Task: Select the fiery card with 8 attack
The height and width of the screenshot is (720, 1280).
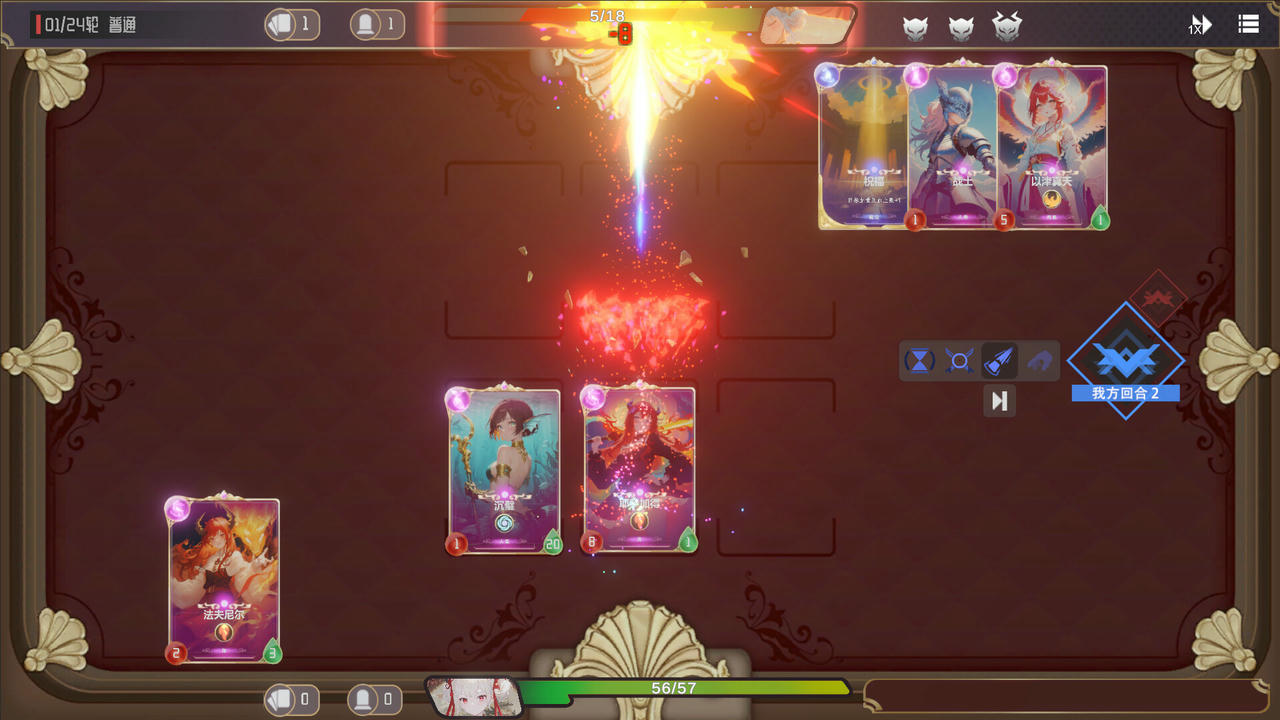Action: click(x=640, y=470)
